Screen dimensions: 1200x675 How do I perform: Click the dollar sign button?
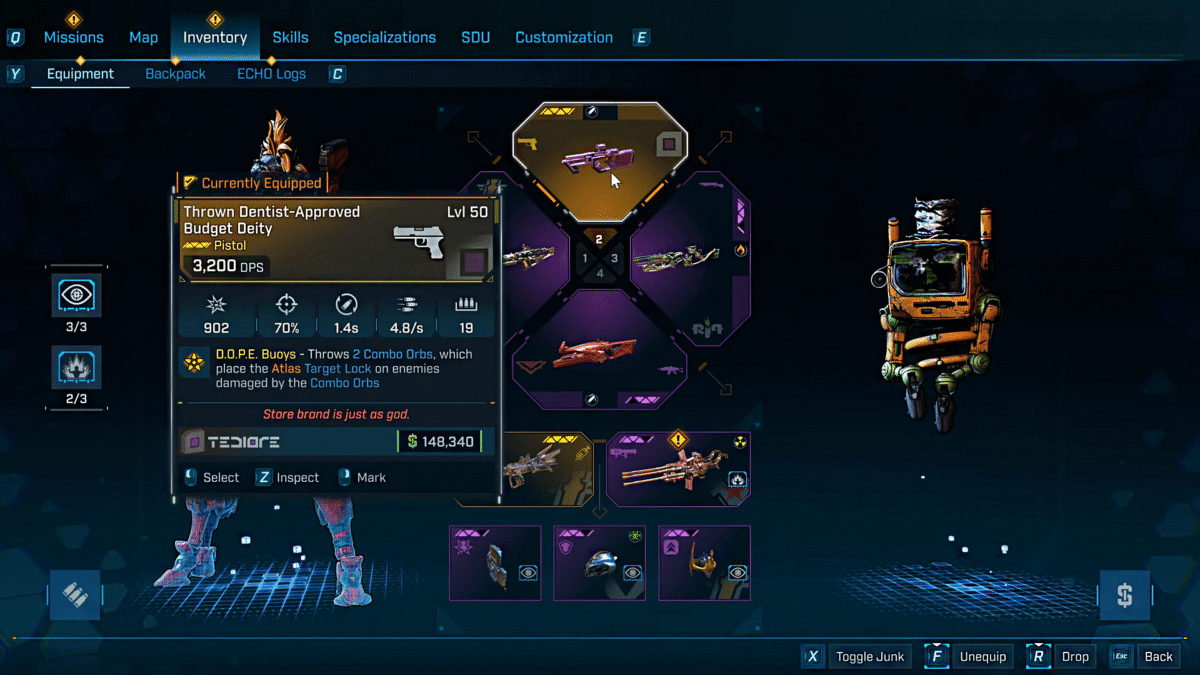tap(1124, 596)
